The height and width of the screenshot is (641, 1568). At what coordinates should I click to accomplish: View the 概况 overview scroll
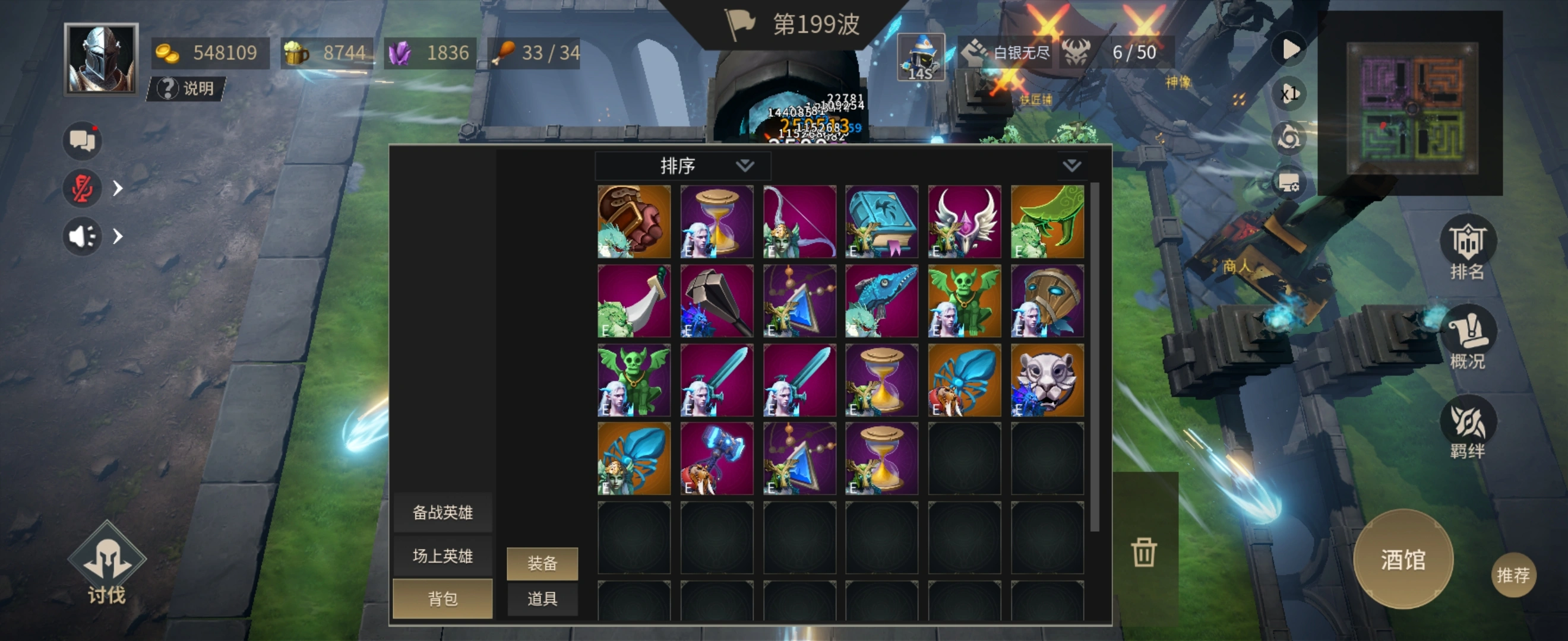[1467, 339]
